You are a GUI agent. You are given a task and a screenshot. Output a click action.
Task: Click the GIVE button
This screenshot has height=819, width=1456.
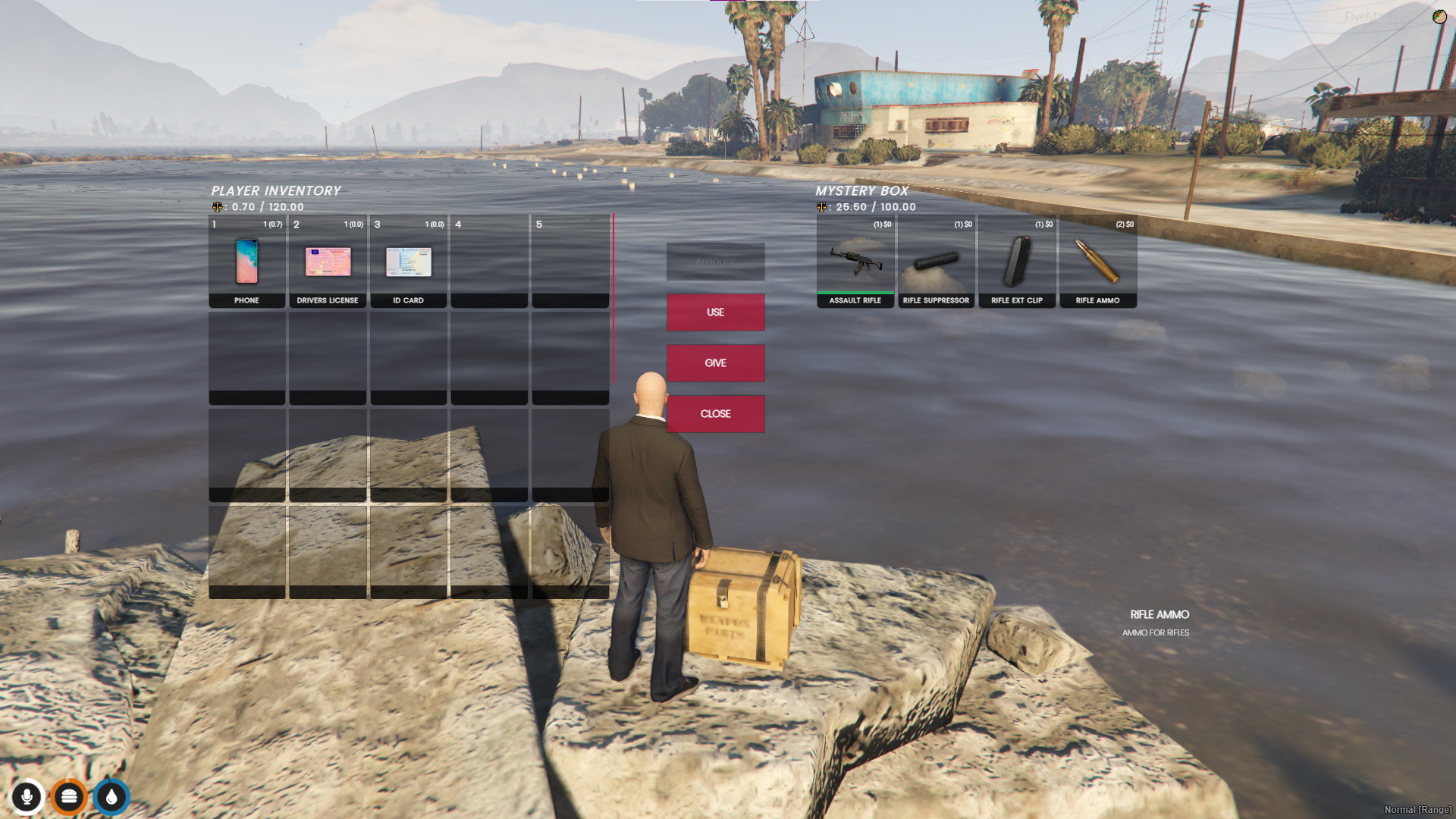(x=715, y=363)
